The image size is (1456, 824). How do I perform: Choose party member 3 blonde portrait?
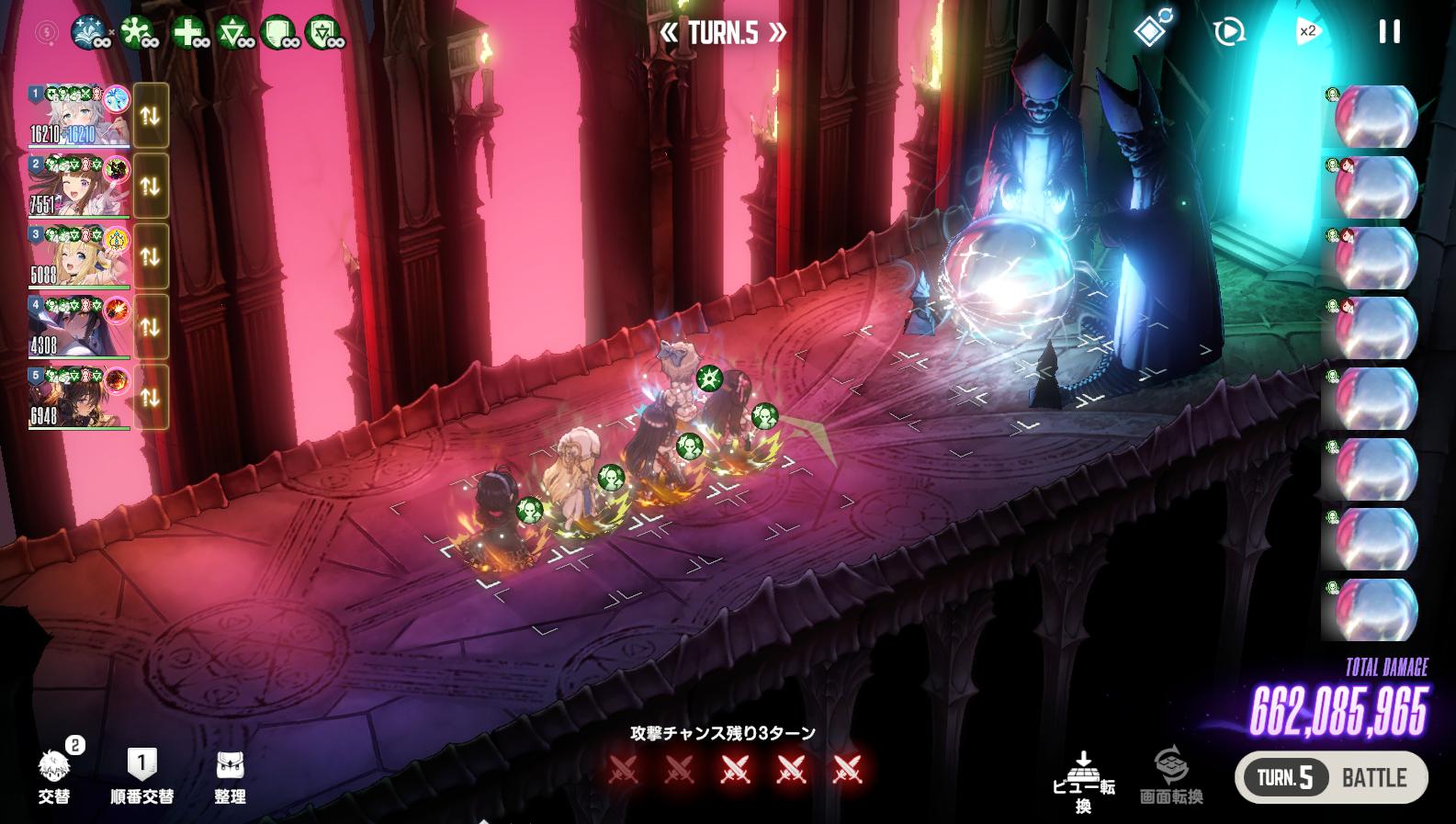[x=79, y=256]
